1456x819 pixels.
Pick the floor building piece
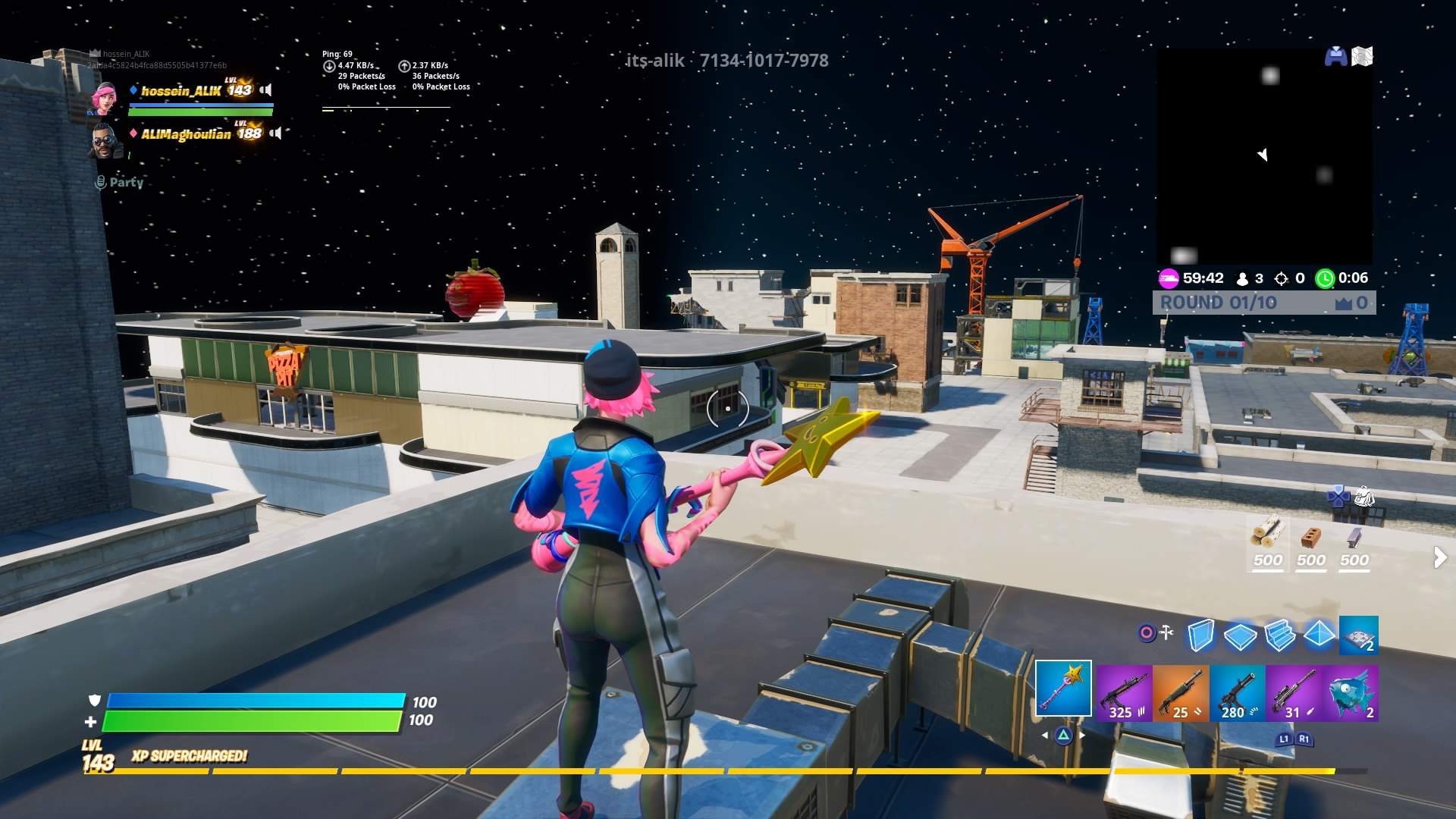click(x=1240, y=635)
